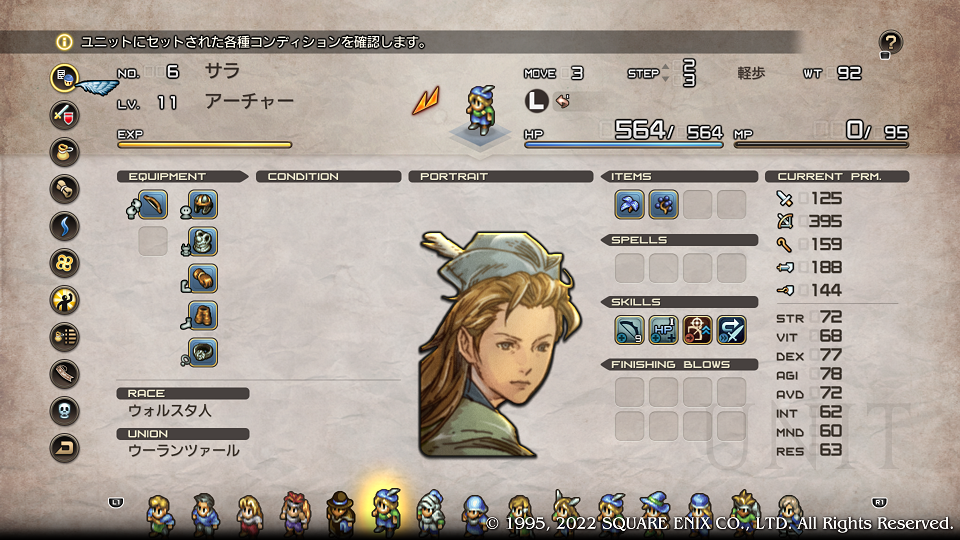Select the ring accessory slot
This screenshot has width=960, height=540.
203,352
